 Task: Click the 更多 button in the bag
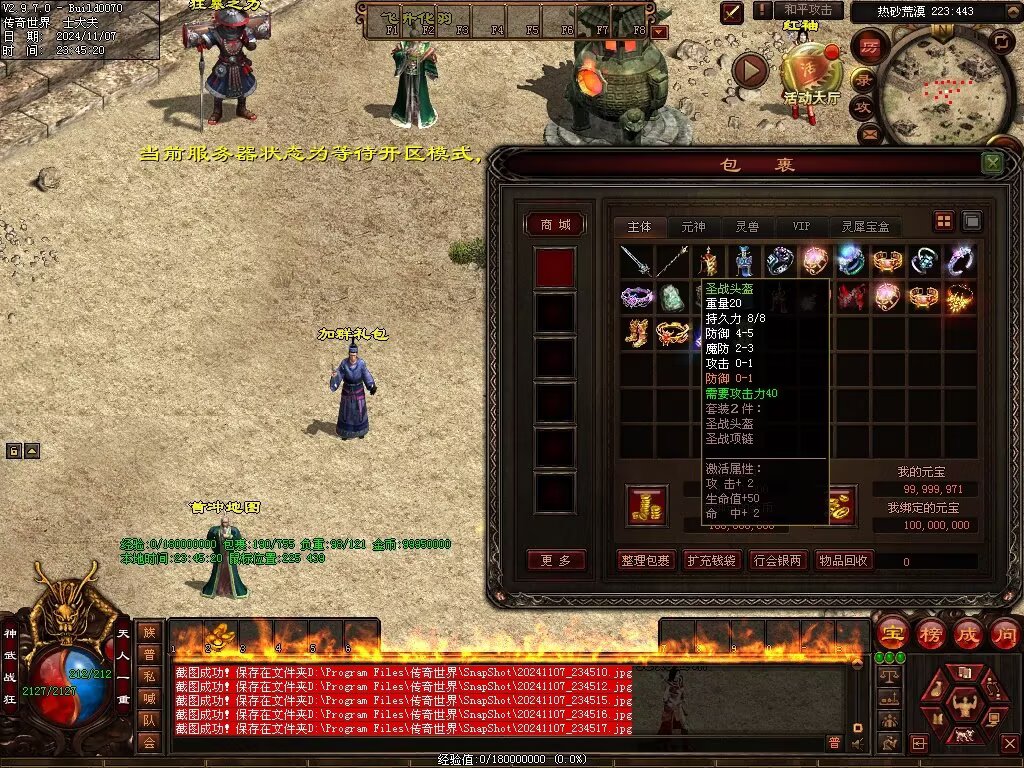[555, 560]
